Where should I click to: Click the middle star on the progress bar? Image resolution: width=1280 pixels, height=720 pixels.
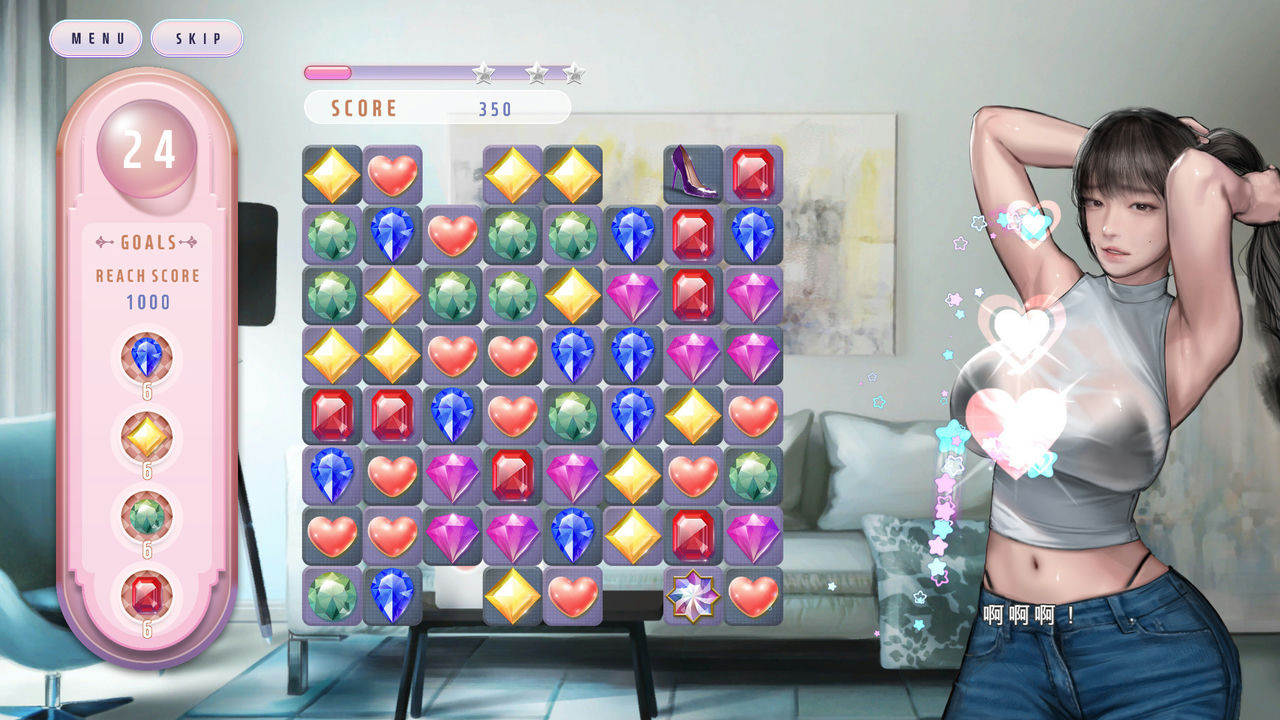point(536,71)
